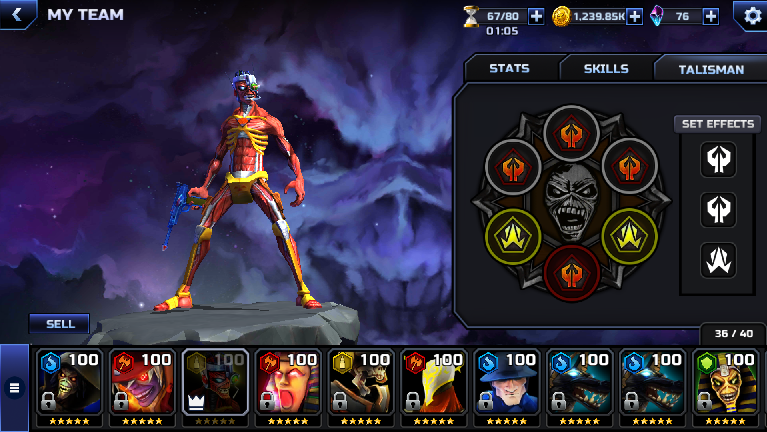The image size is (767, 432).
Task: Open the roster list menu icon
Action: 15,387
